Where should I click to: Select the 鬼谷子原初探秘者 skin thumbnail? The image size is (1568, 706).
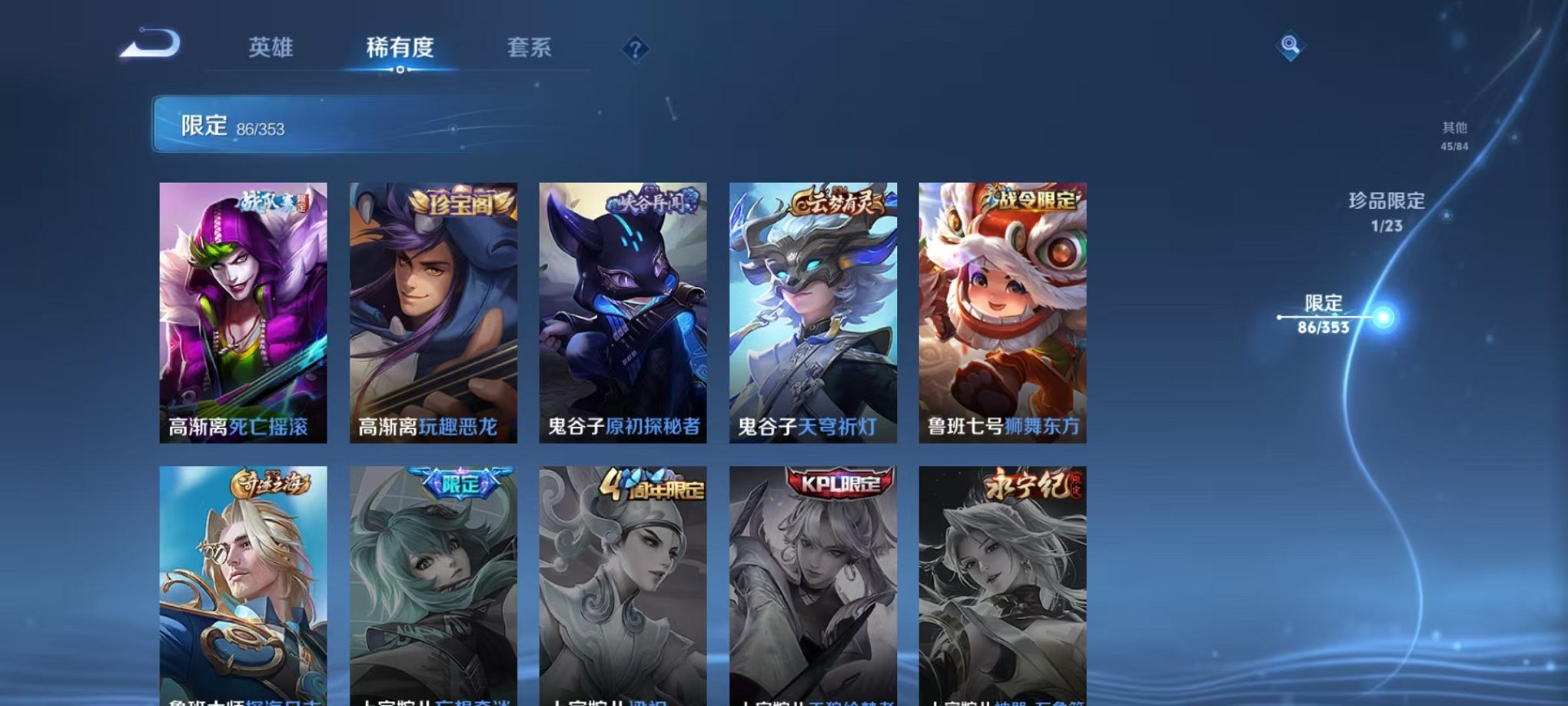tap(621, 308)
